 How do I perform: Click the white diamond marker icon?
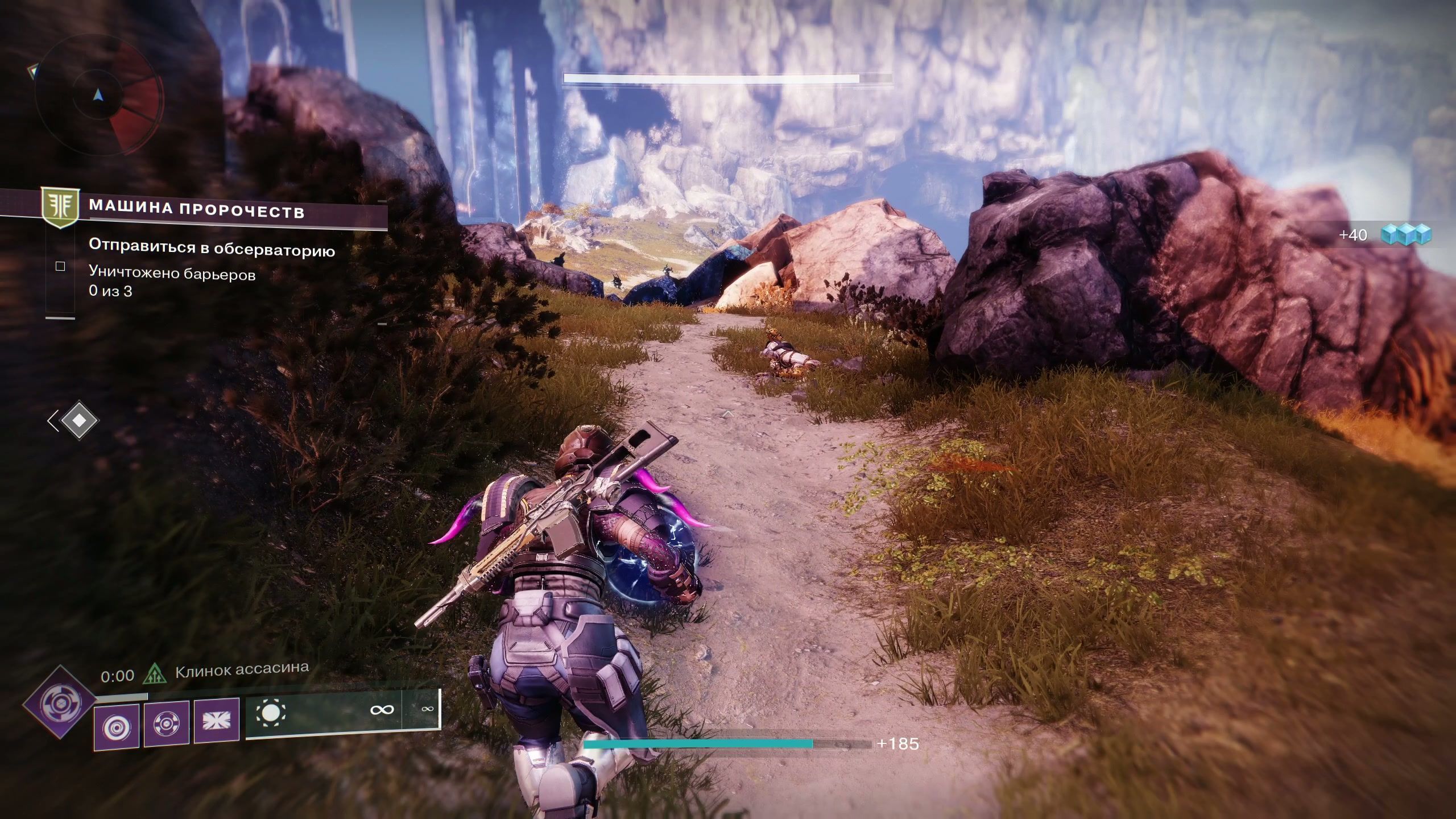click(x=78, y=421)
